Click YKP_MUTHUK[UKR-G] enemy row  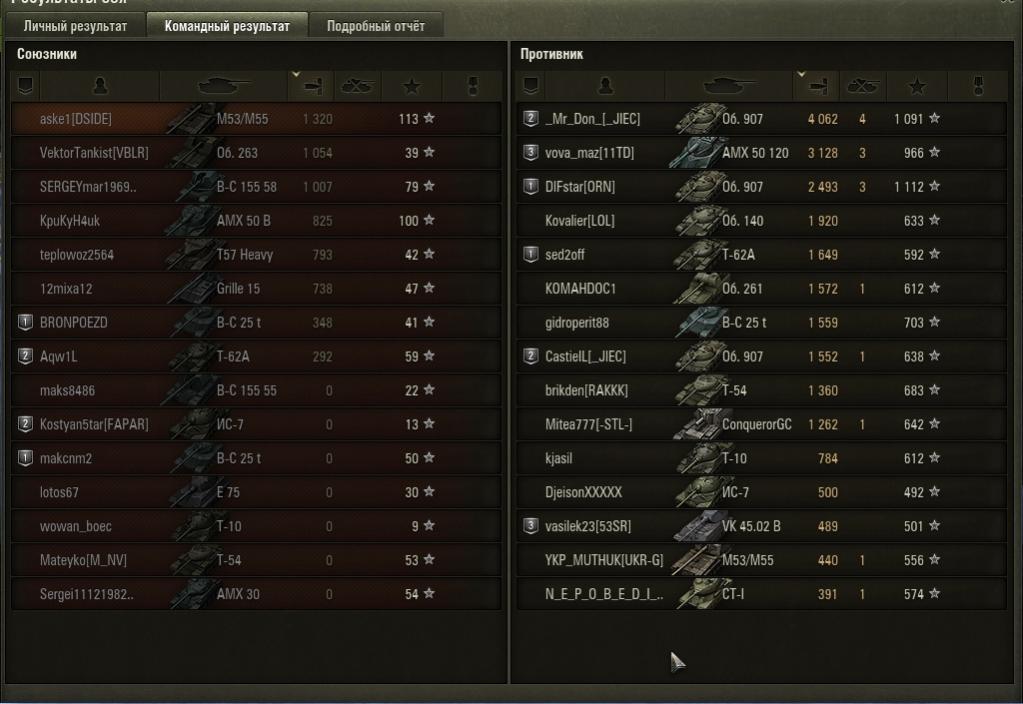(760, 561)
